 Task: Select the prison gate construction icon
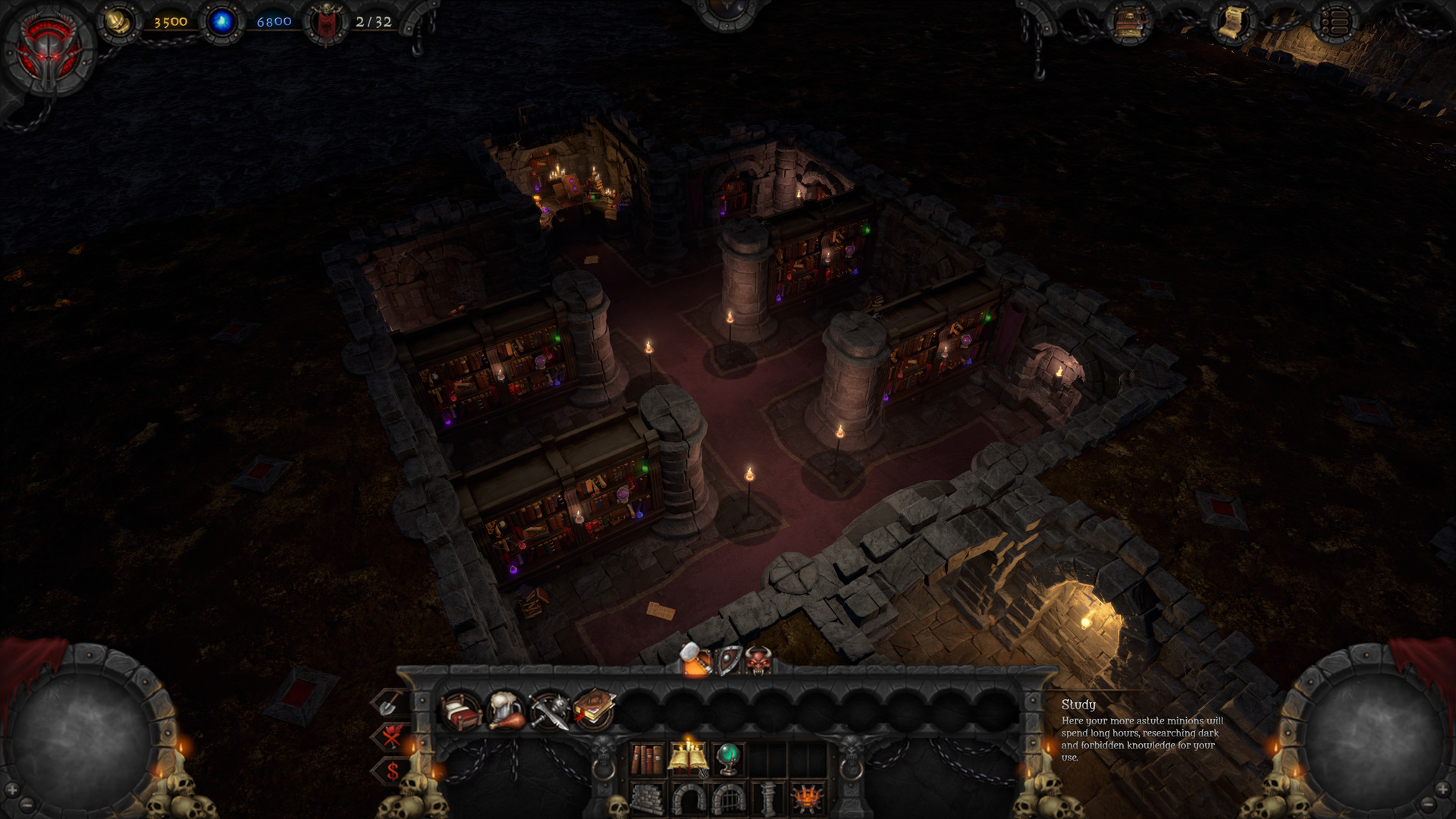point(729,799)
